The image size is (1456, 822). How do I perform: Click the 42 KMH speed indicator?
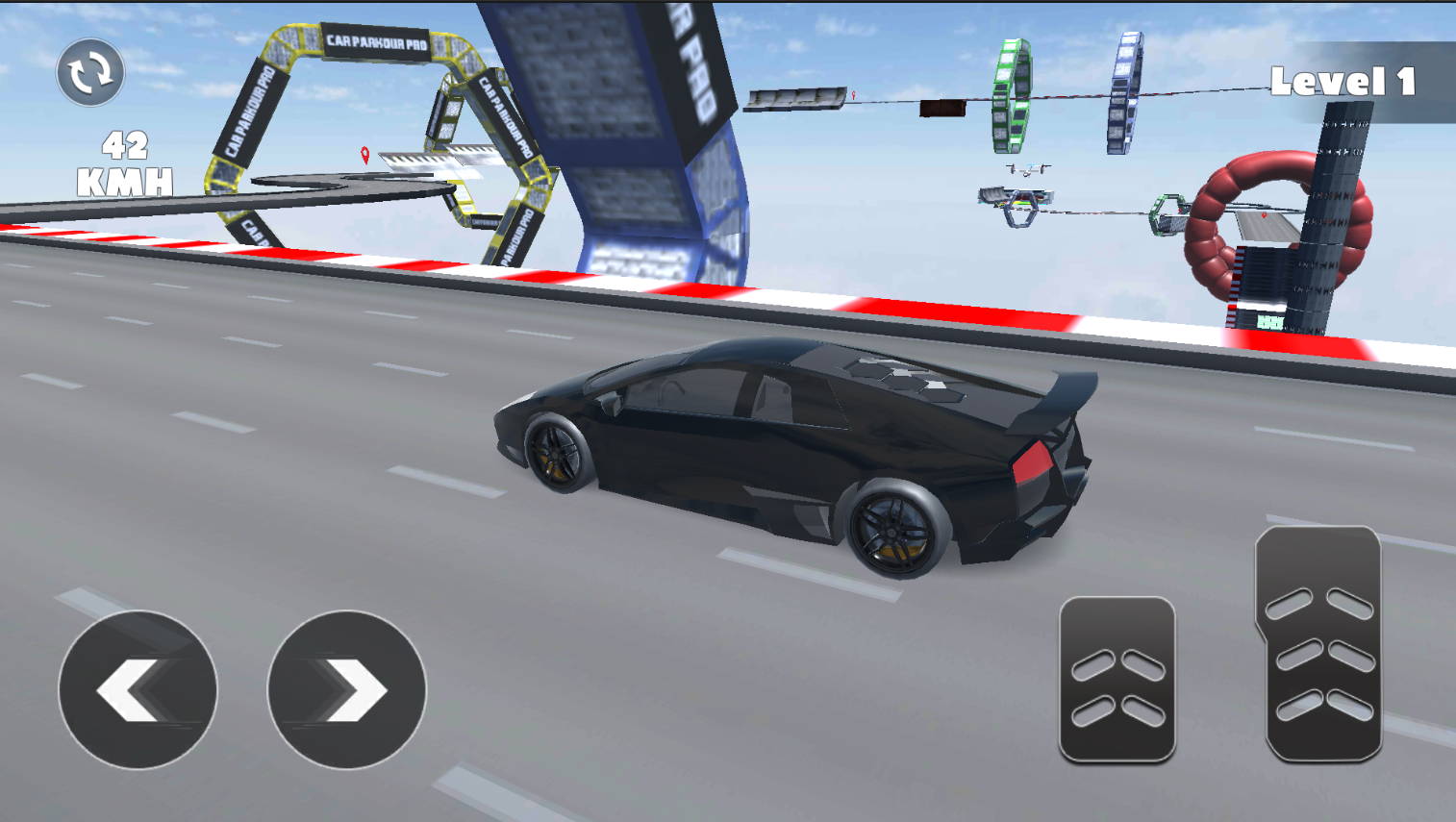(126, 162)
